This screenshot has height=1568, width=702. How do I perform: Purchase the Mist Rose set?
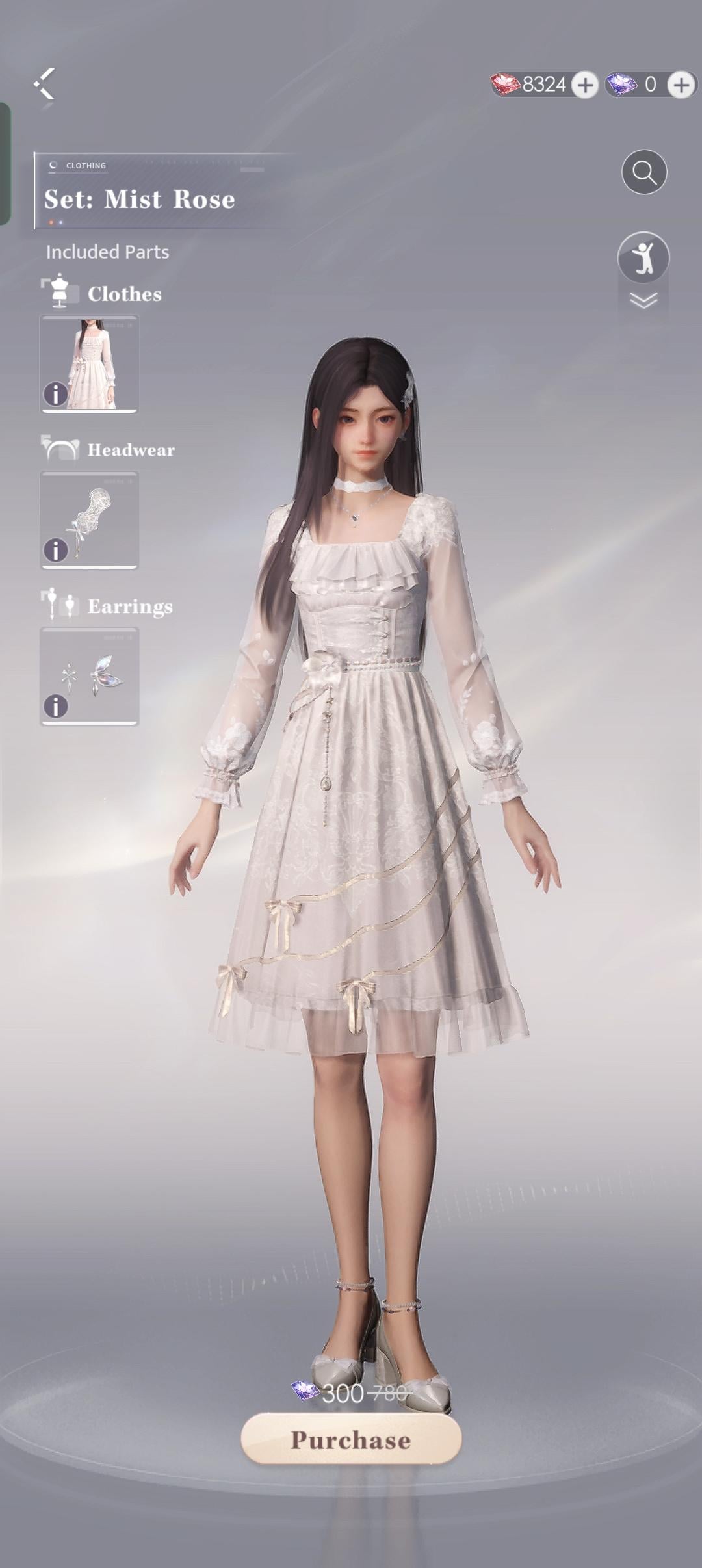point(351,1440)
